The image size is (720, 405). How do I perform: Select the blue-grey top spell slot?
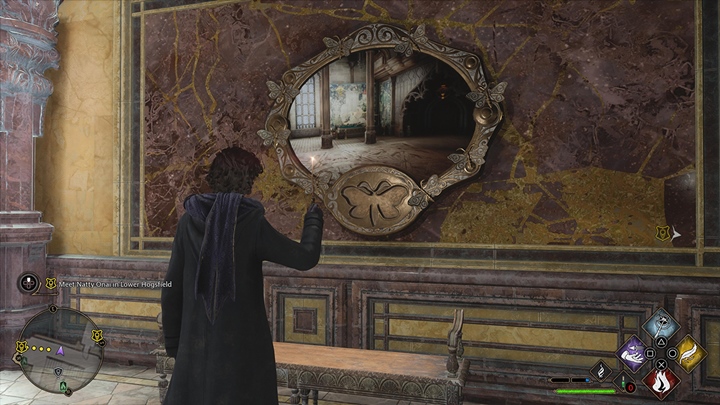pos(661,324)
